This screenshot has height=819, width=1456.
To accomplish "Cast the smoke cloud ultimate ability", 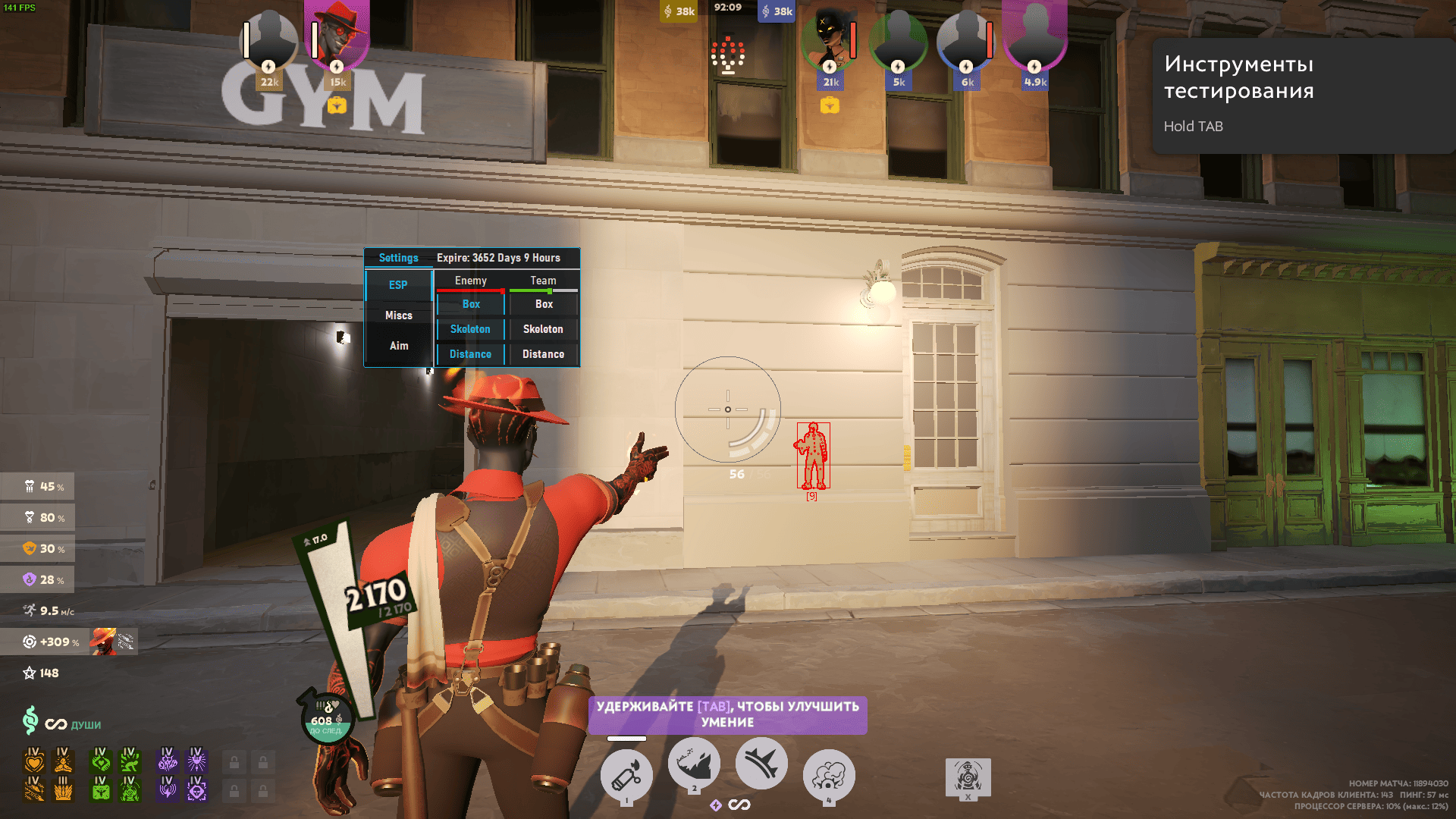I will (x=829, y=775).
